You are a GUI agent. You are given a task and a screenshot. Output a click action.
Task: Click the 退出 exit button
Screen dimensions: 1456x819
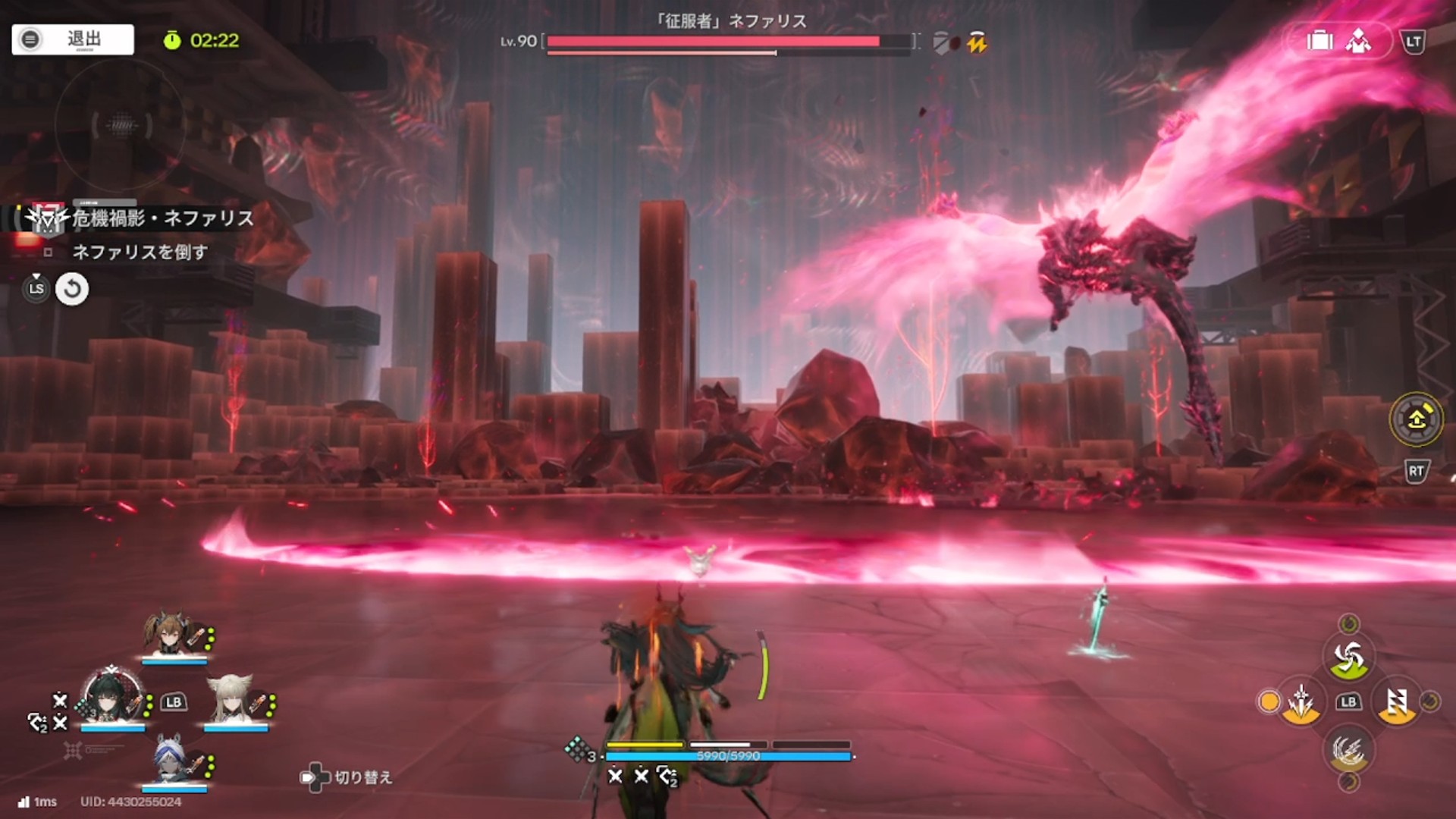click(73, 39)
